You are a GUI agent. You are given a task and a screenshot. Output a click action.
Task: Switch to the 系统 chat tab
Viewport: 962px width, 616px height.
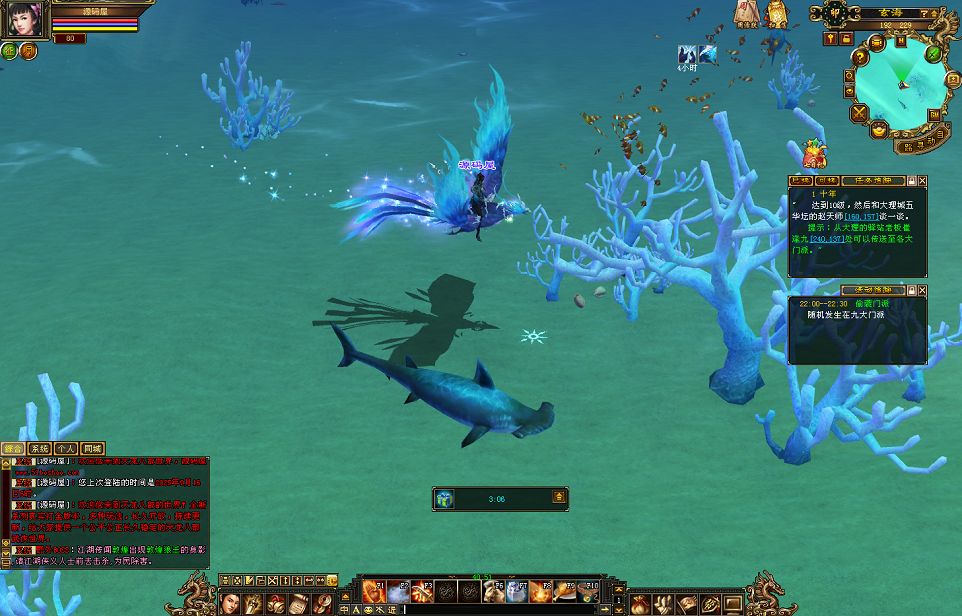[40, 449]
